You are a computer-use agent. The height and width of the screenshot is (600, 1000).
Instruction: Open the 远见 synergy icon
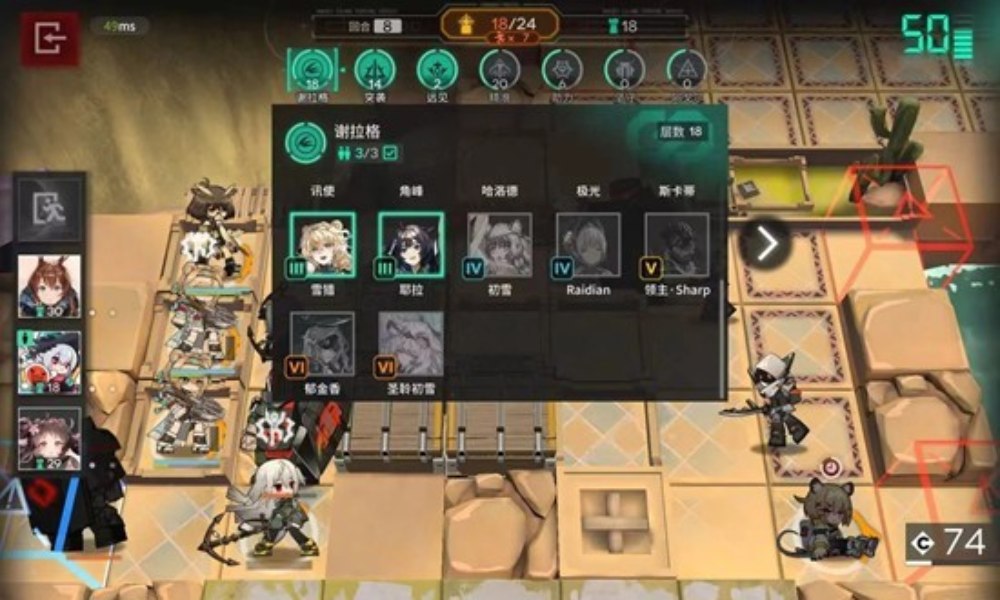click(x=437, y=70)
